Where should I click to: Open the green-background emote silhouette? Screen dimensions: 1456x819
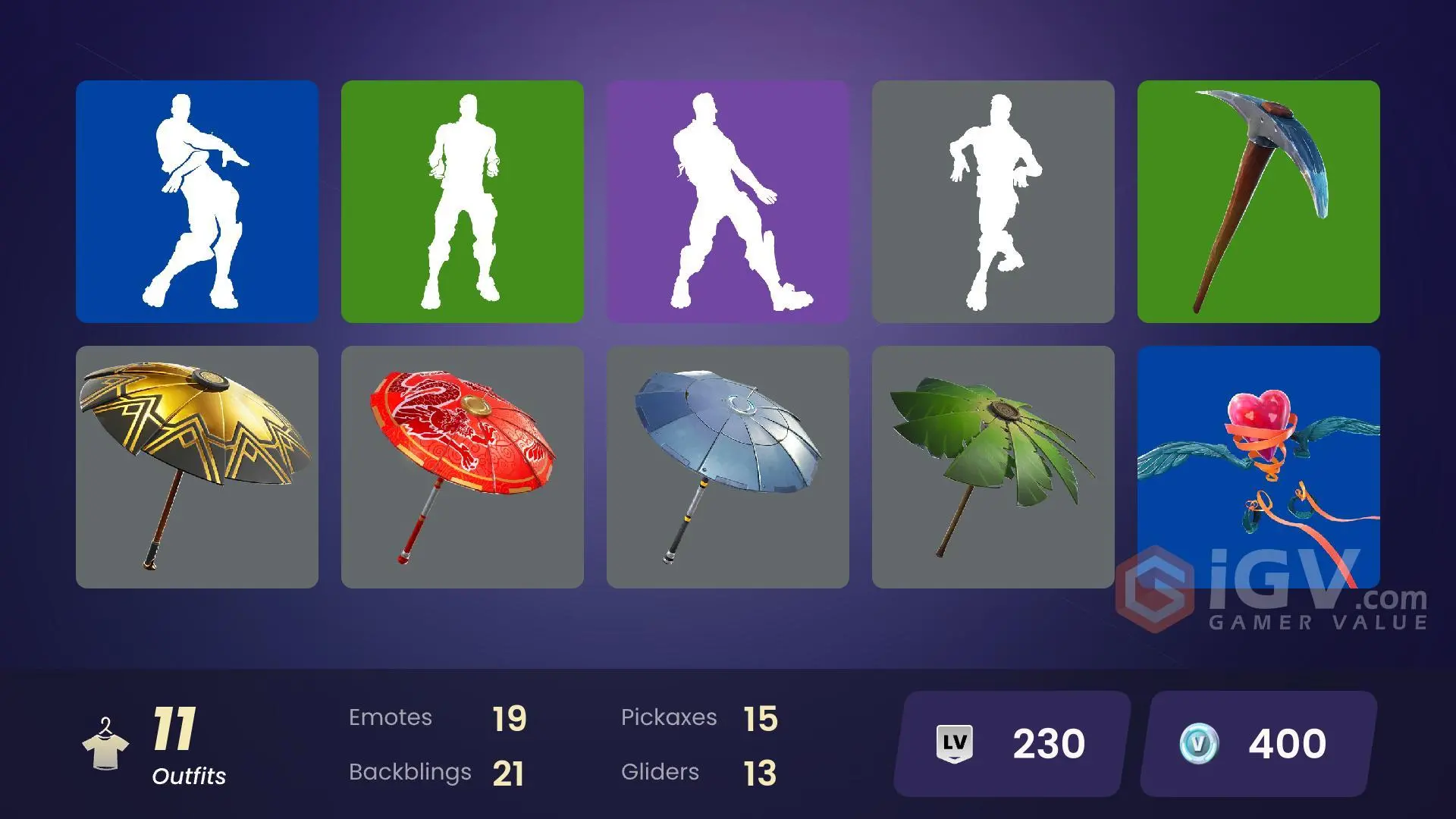(463, 205)
